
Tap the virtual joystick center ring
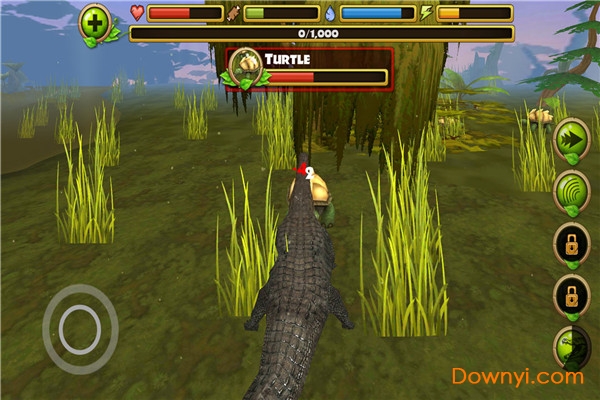[80, 329]
